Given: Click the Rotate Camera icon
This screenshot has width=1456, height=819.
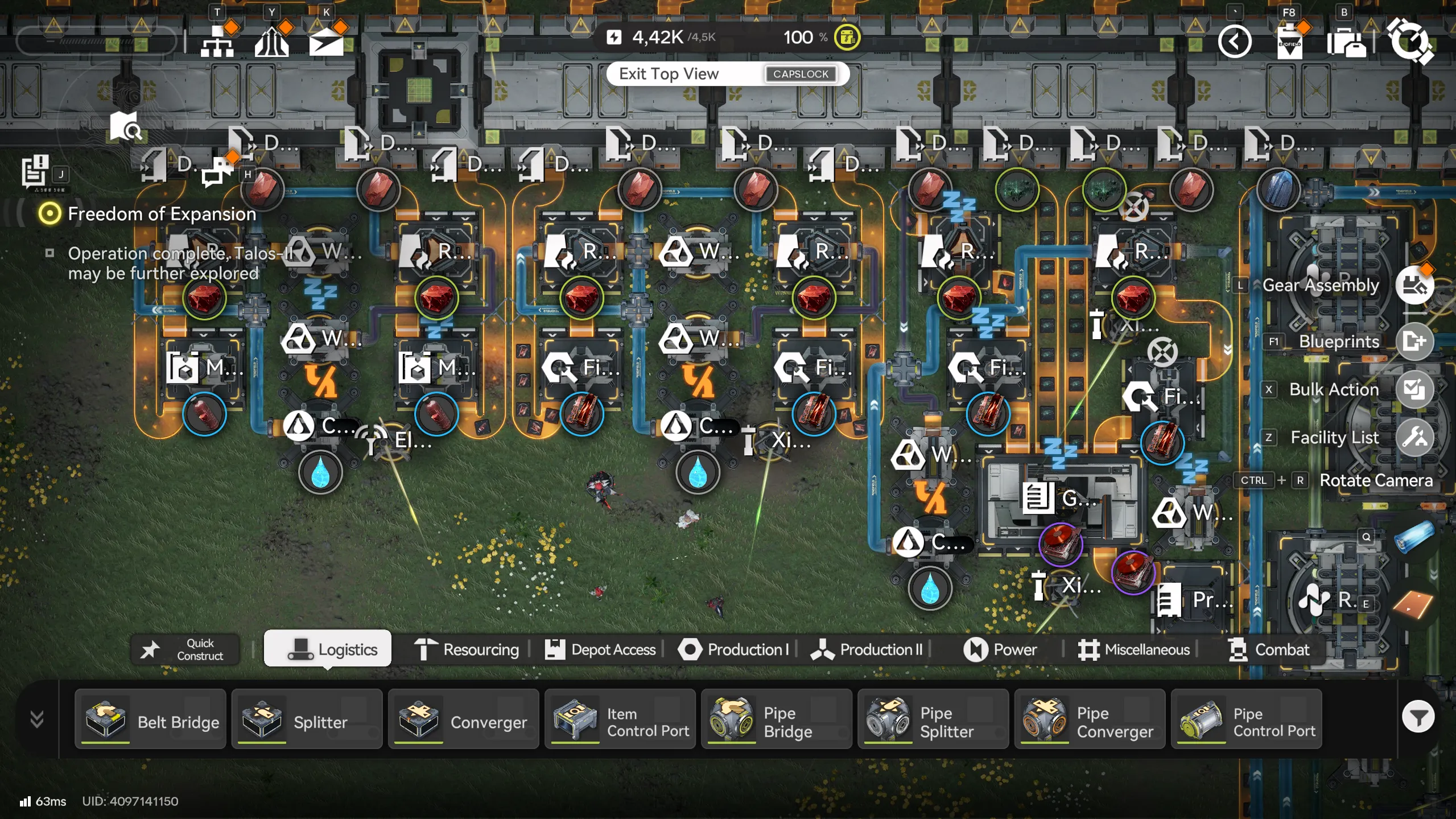Looking at the screenshot, I should pos(1377,480).
